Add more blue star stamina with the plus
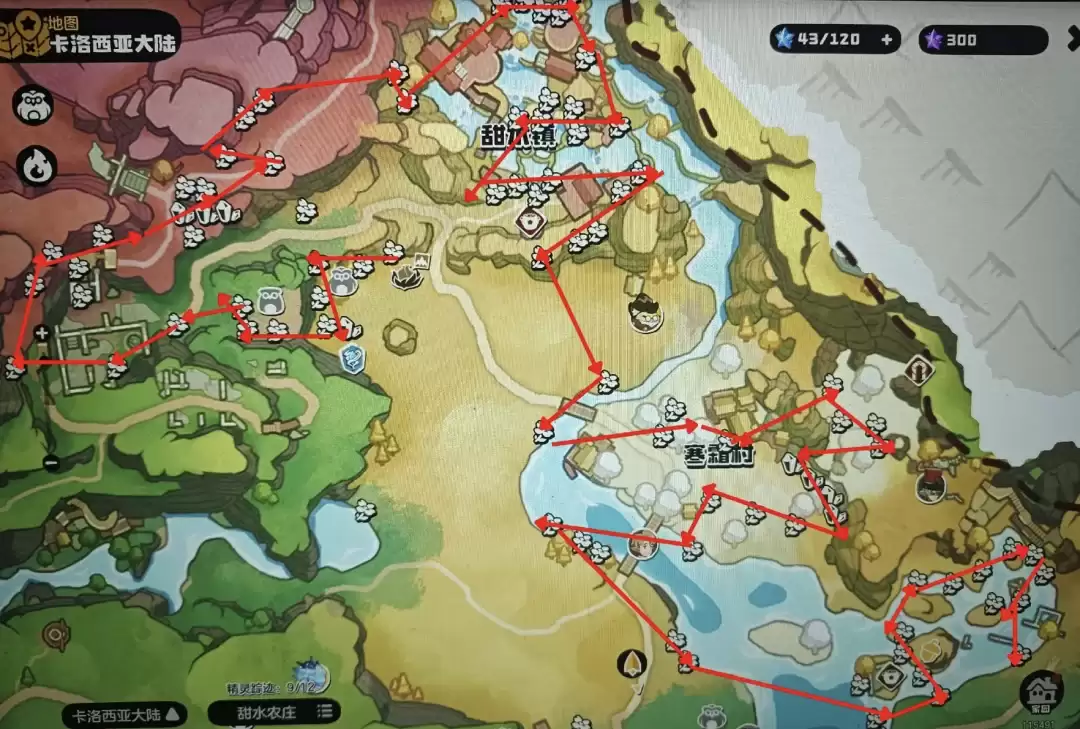1080x729 pixels. click(x=886, y=40)
